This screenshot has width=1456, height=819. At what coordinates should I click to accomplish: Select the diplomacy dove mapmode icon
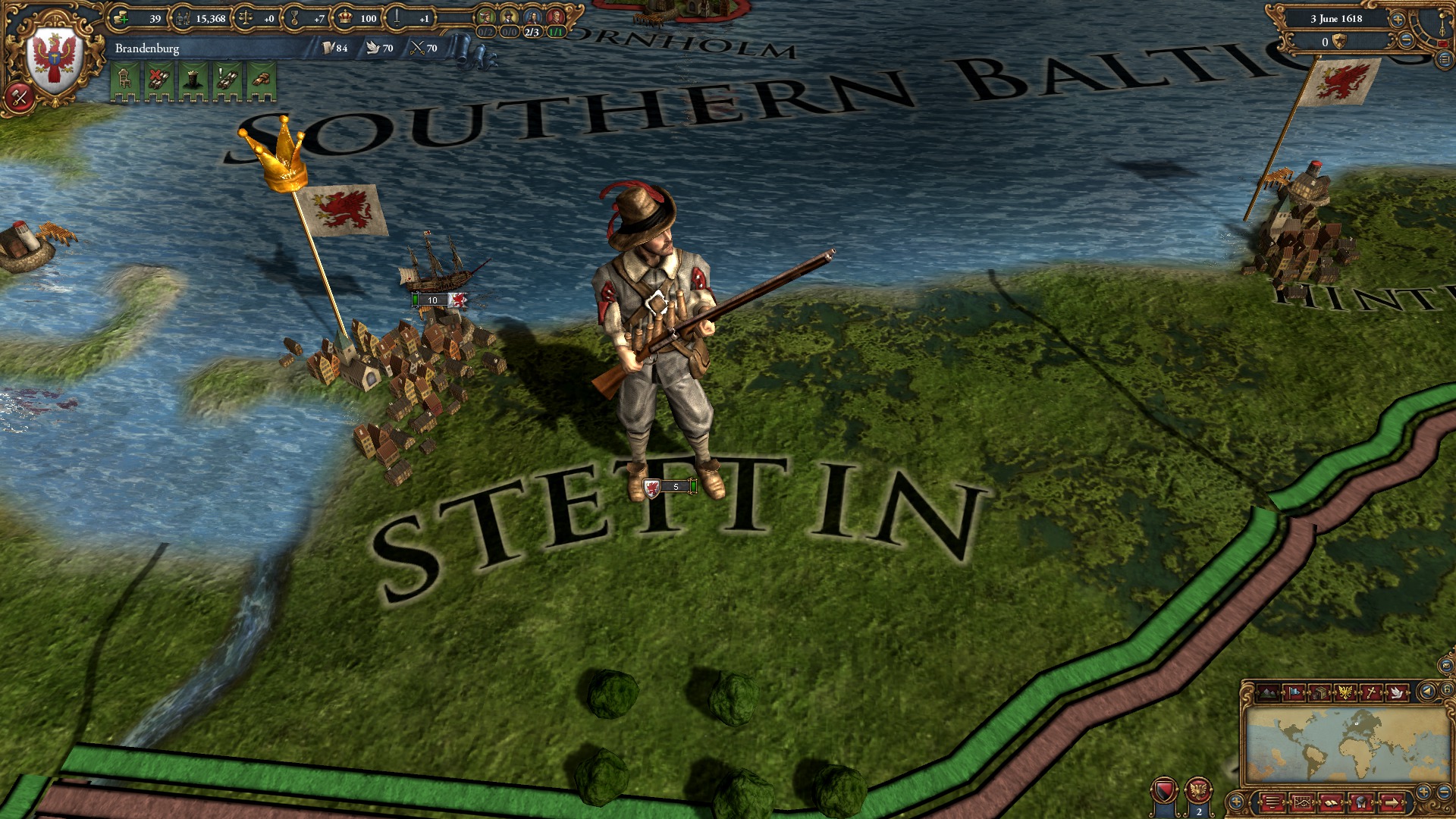point(1398,691)
